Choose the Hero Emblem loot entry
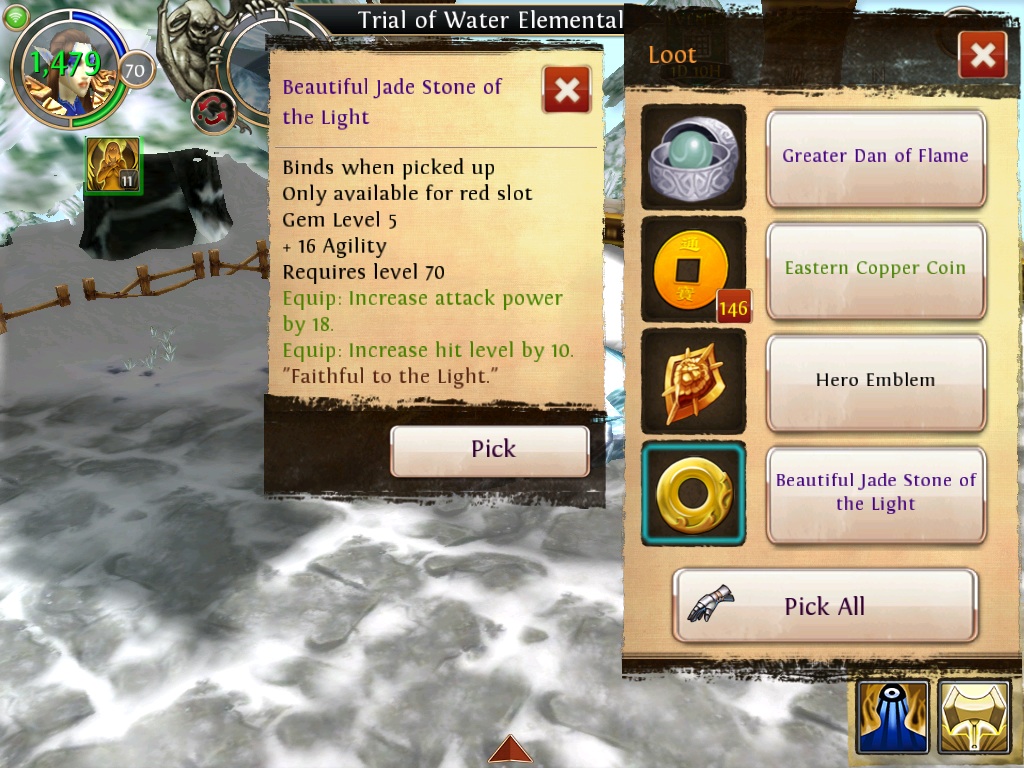Image resolution: width=1024 pixels, height=768 pixels. 875,381
